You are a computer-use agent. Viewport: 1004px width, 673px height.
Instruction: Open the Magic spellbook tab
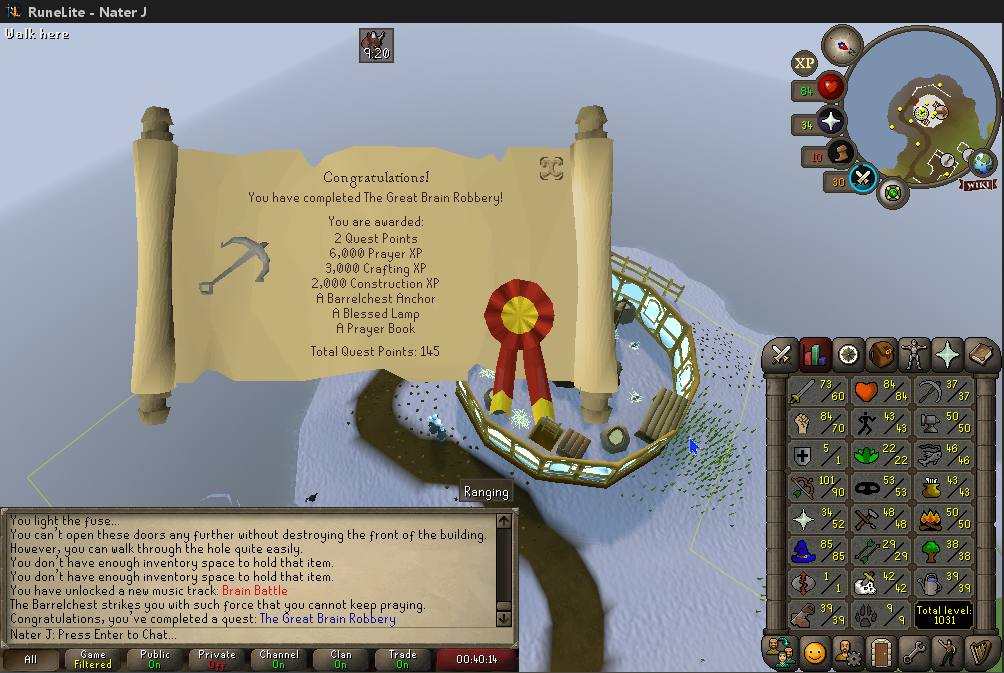980,354
